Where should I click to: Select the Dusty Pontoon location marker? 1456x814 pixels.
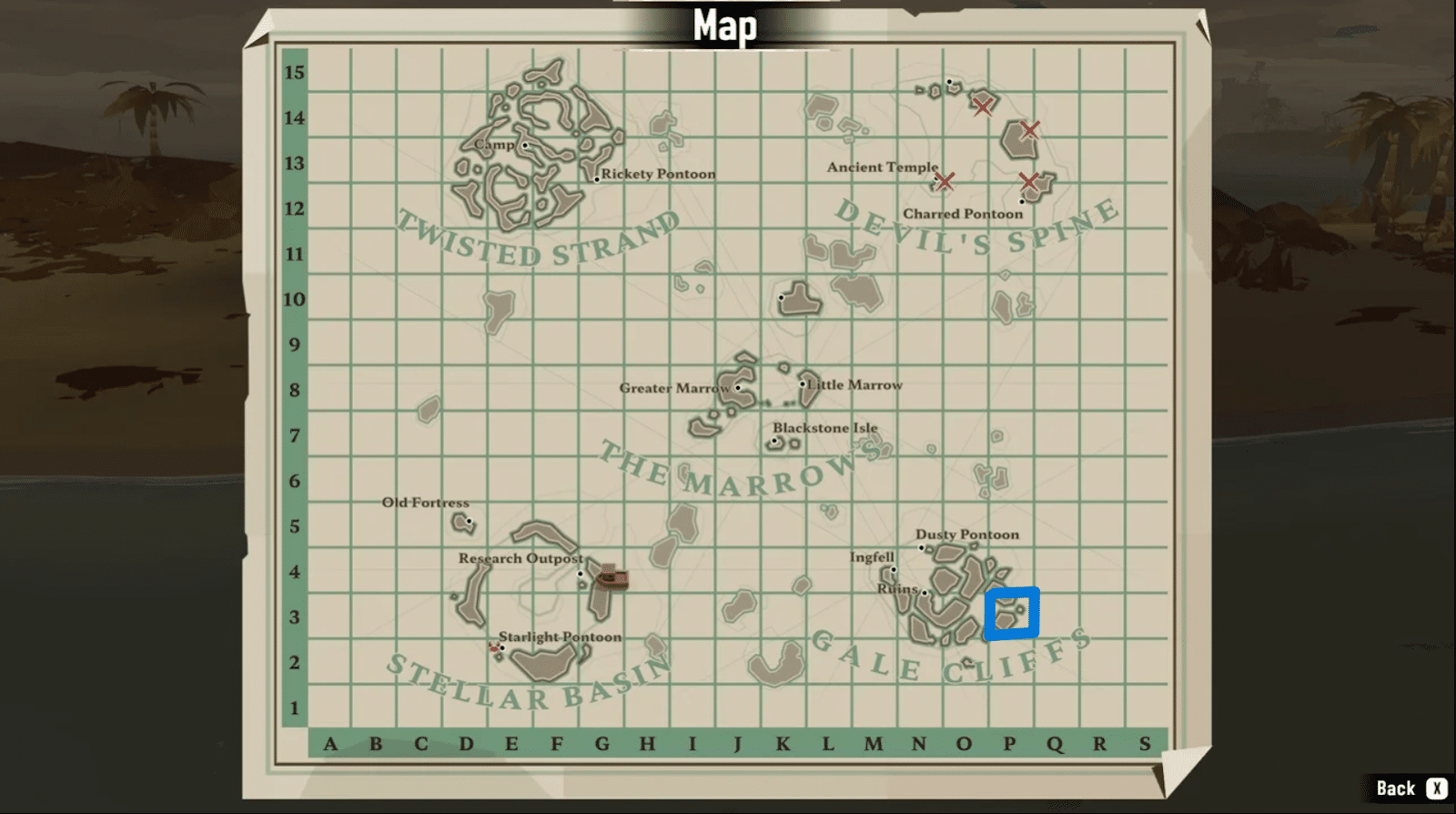point(921,548)
